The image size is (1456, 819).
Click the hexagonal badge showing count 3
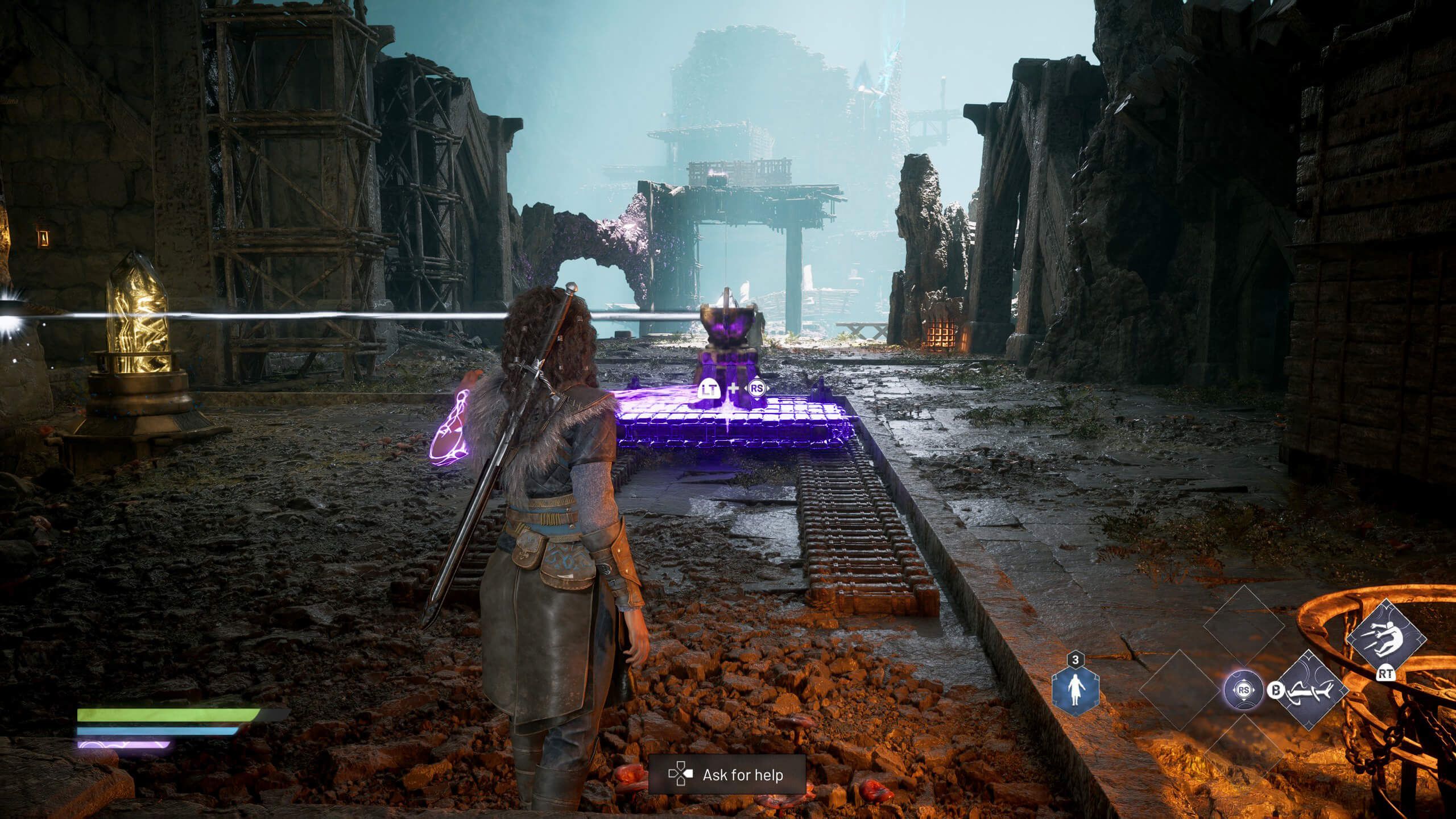[1075, 661]
